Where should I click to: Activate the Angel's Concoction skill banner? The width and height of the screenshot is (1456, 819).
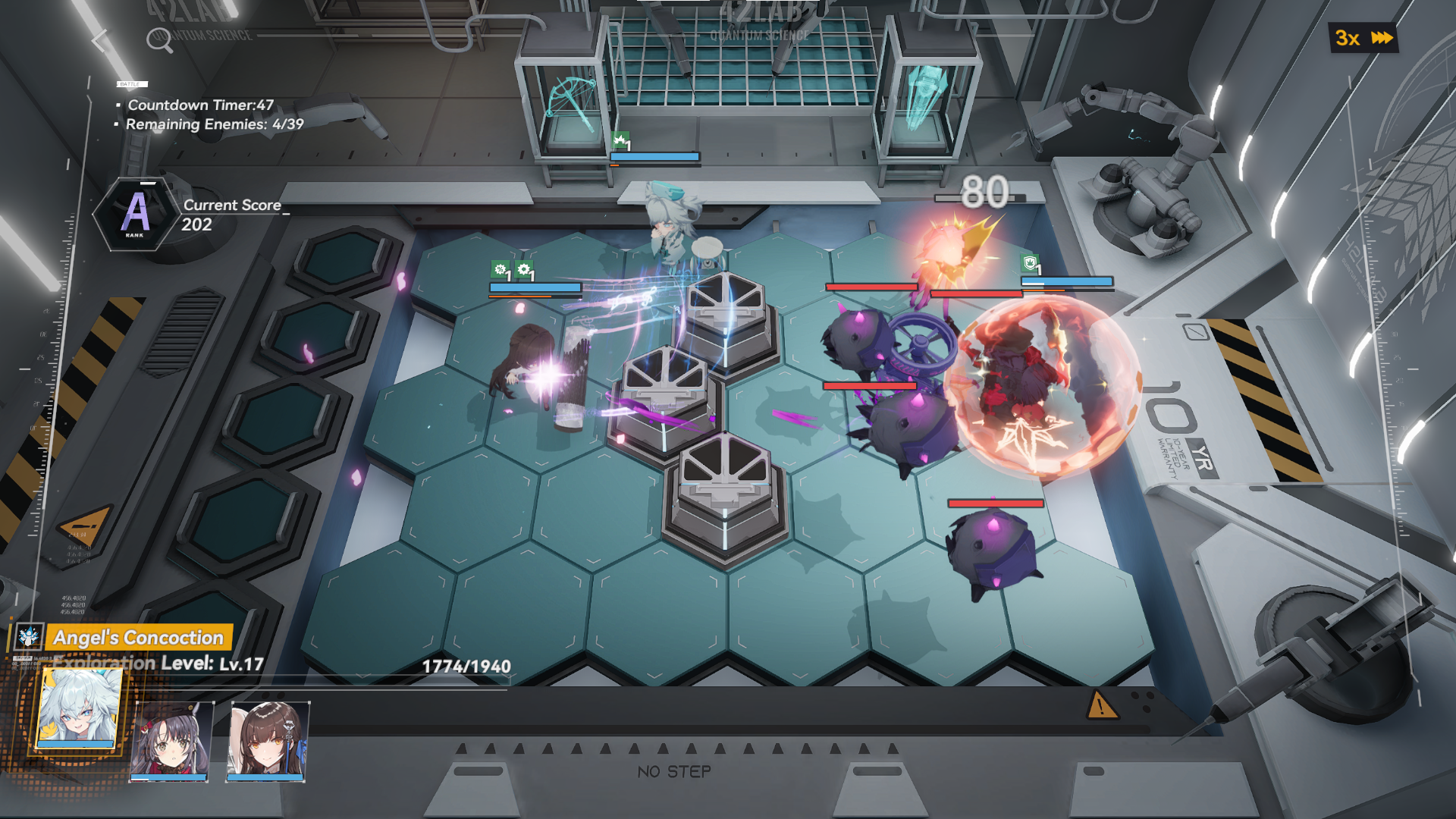[138, 638]
